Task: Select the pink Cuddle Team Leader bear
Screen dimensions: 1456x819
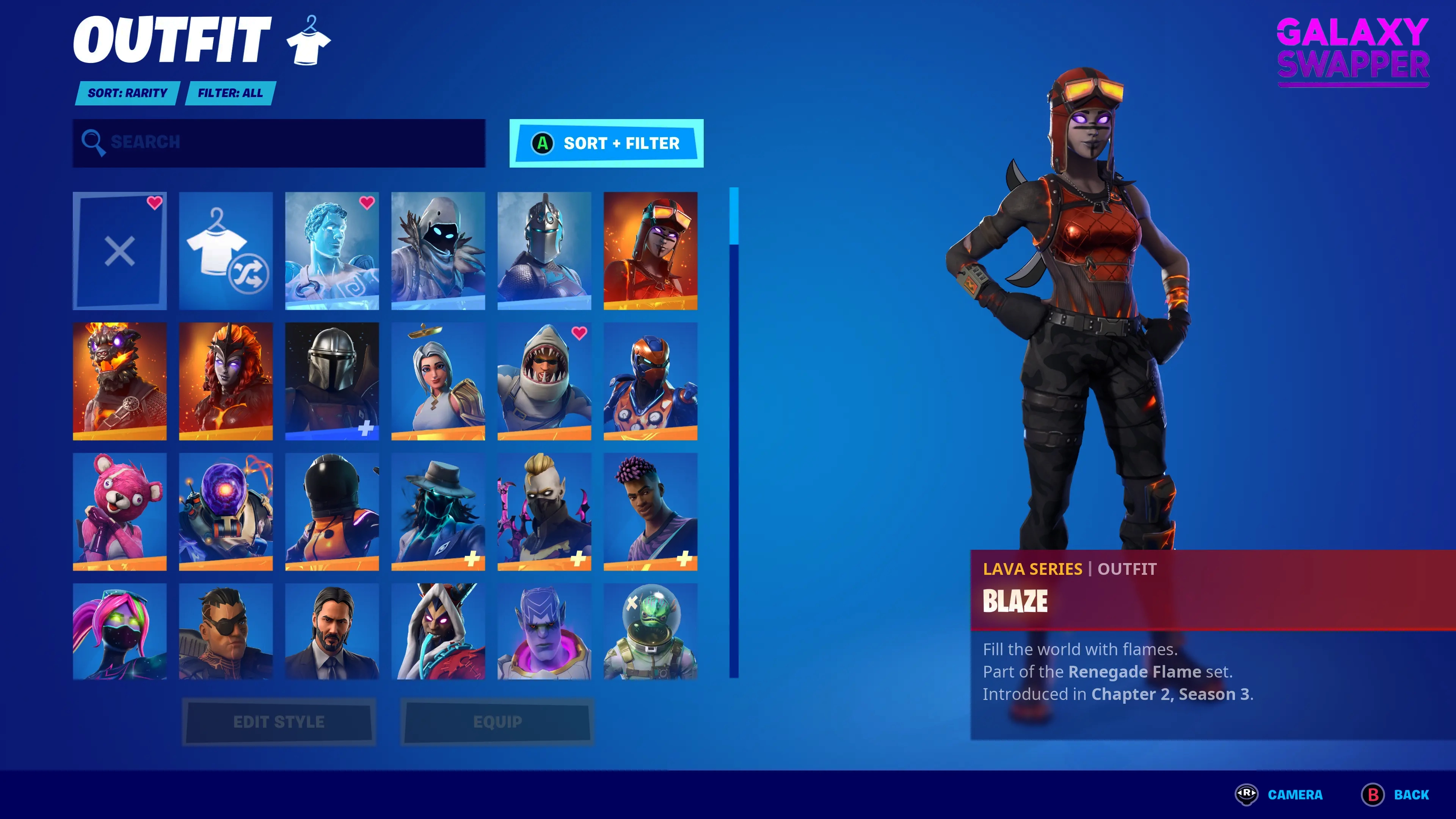Action: (119, 511)
